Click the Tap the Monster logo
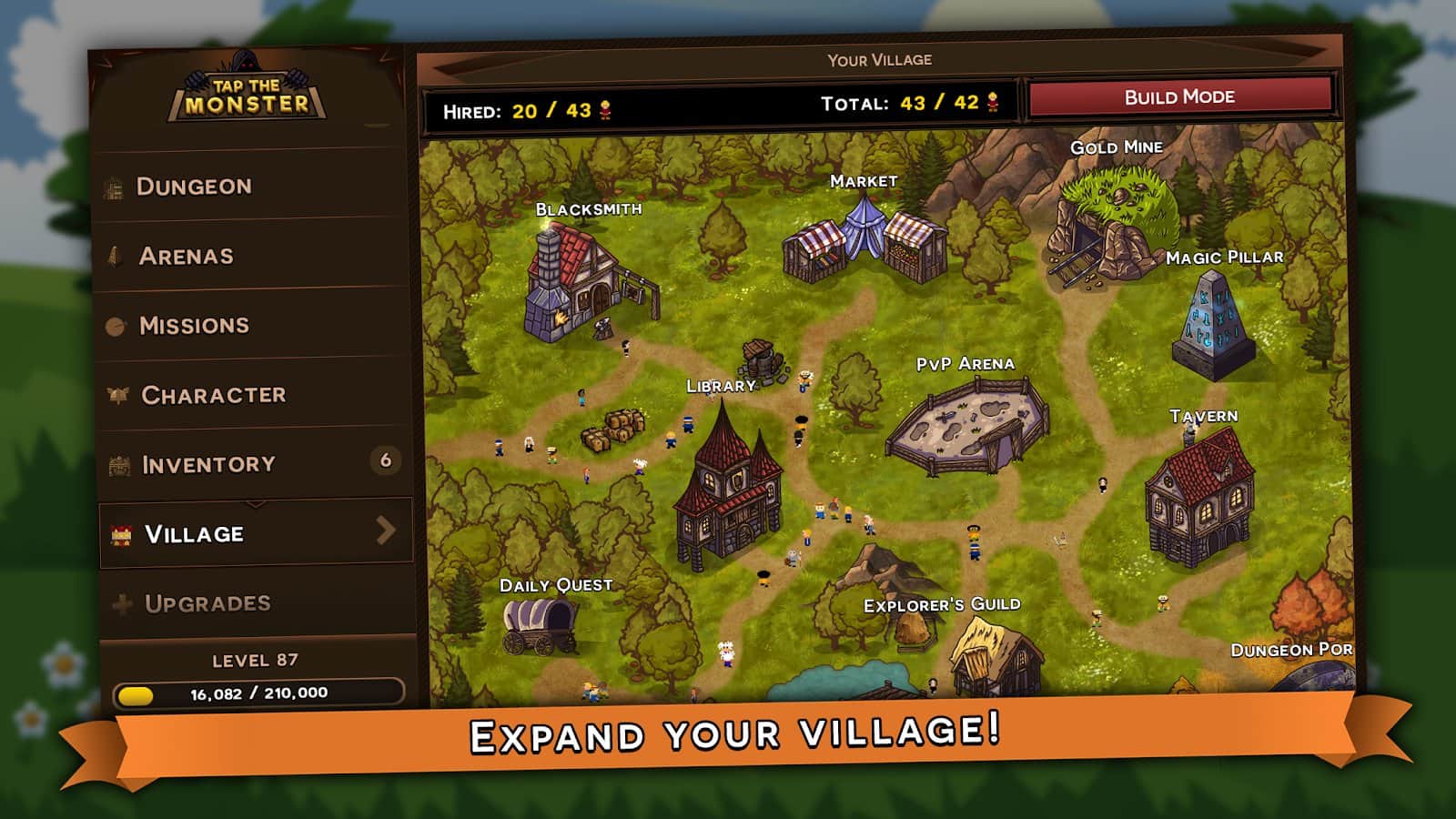The width and height of the screenshot is (1456, 819). tap(247, 96)
